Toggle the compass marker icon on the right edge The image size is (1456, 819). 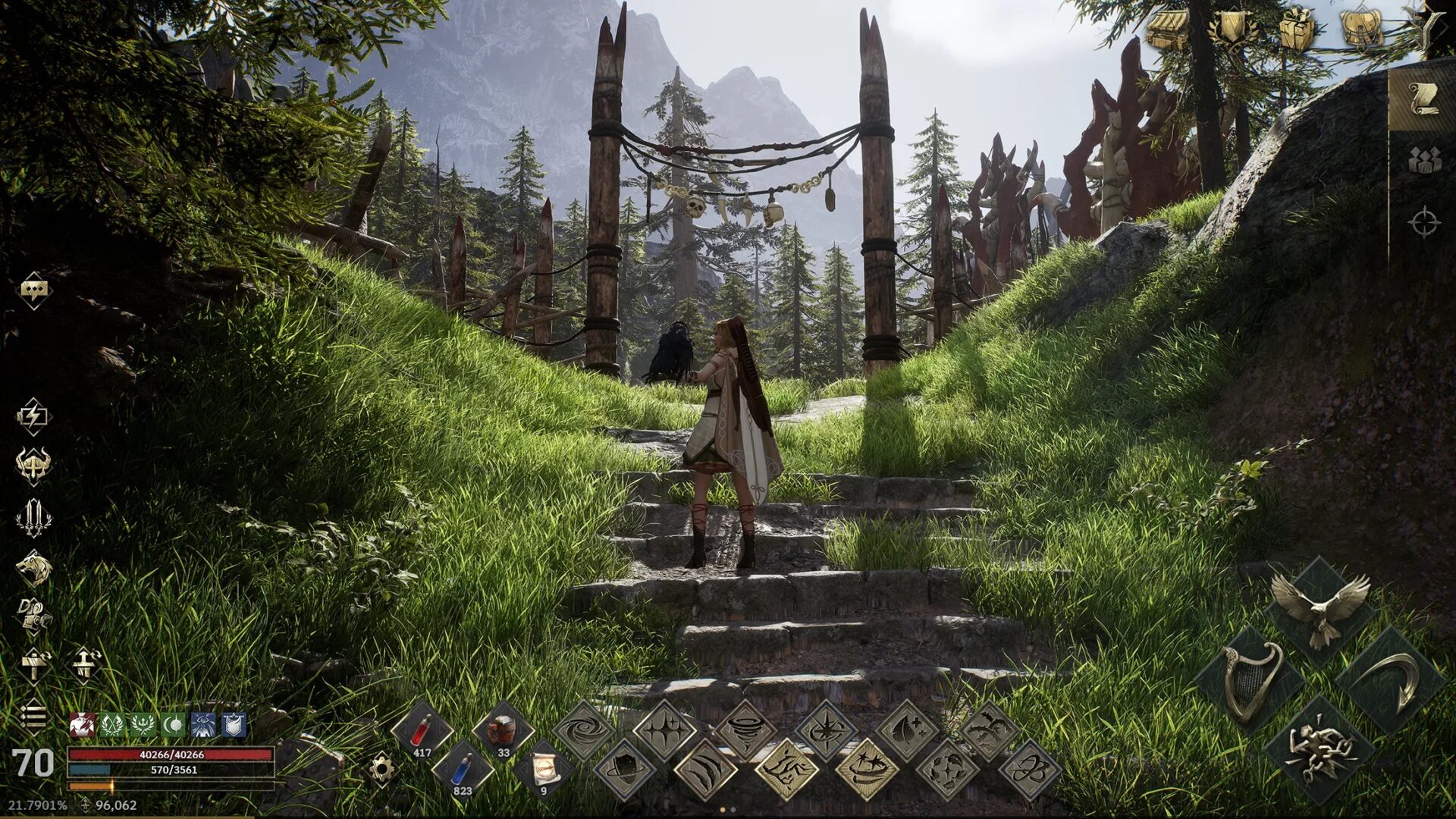1425,222
